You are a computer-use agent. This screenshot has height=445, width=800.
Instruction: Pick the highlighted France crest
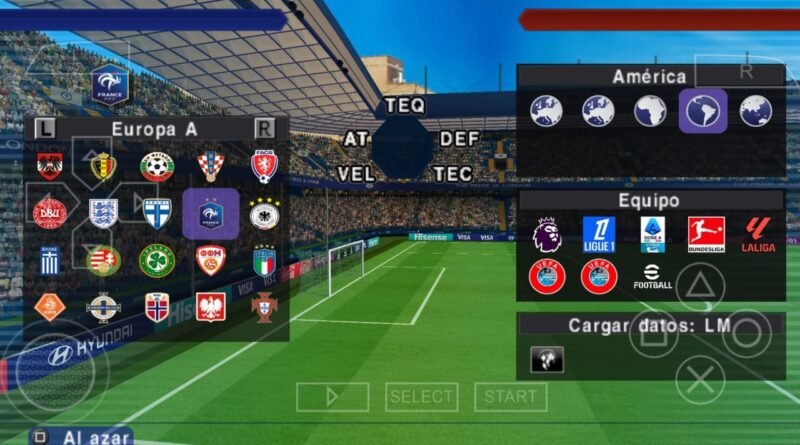click(210, 213)
